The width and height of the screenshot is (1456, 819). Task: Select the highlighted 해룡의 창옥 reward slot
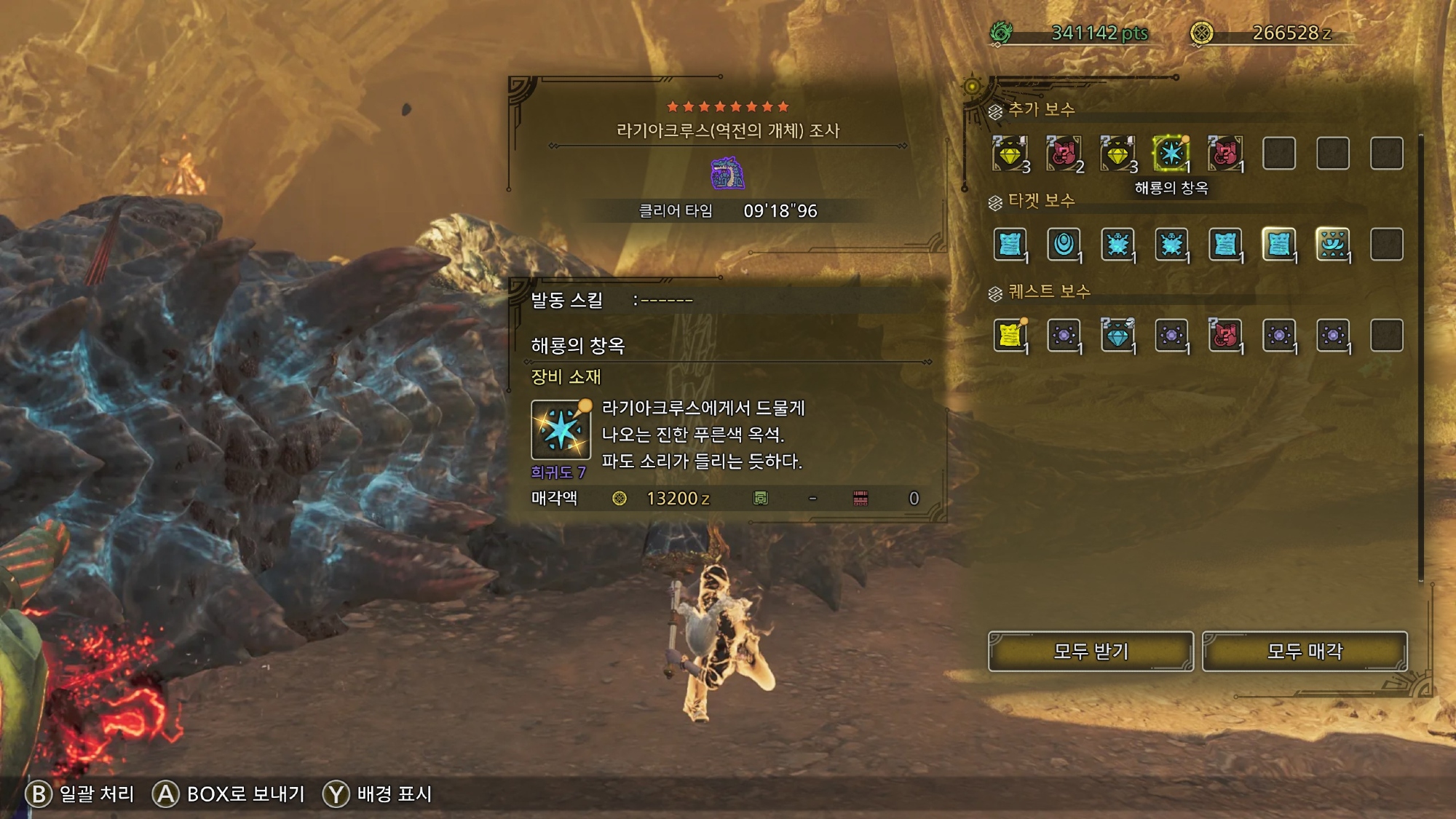click(1171, 154)
